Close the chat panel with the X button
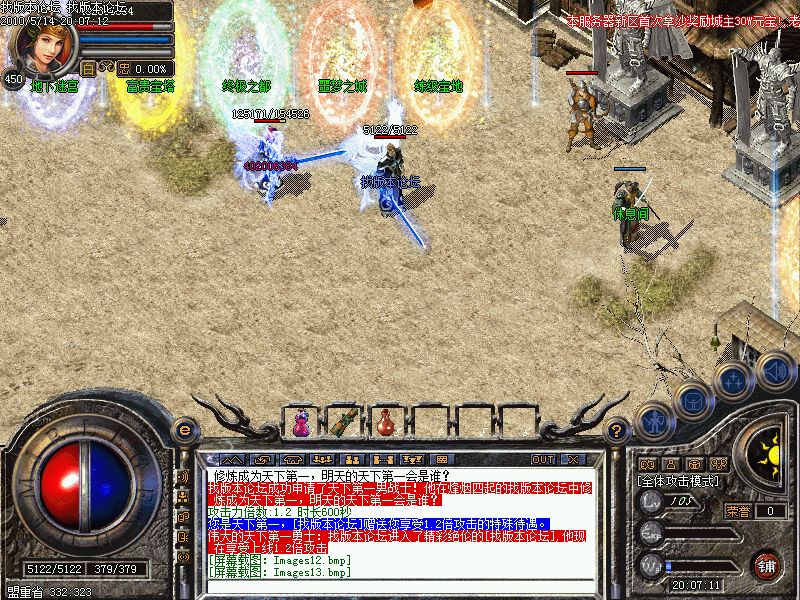The height and width of the screenshot is (600, 800). 572,459
